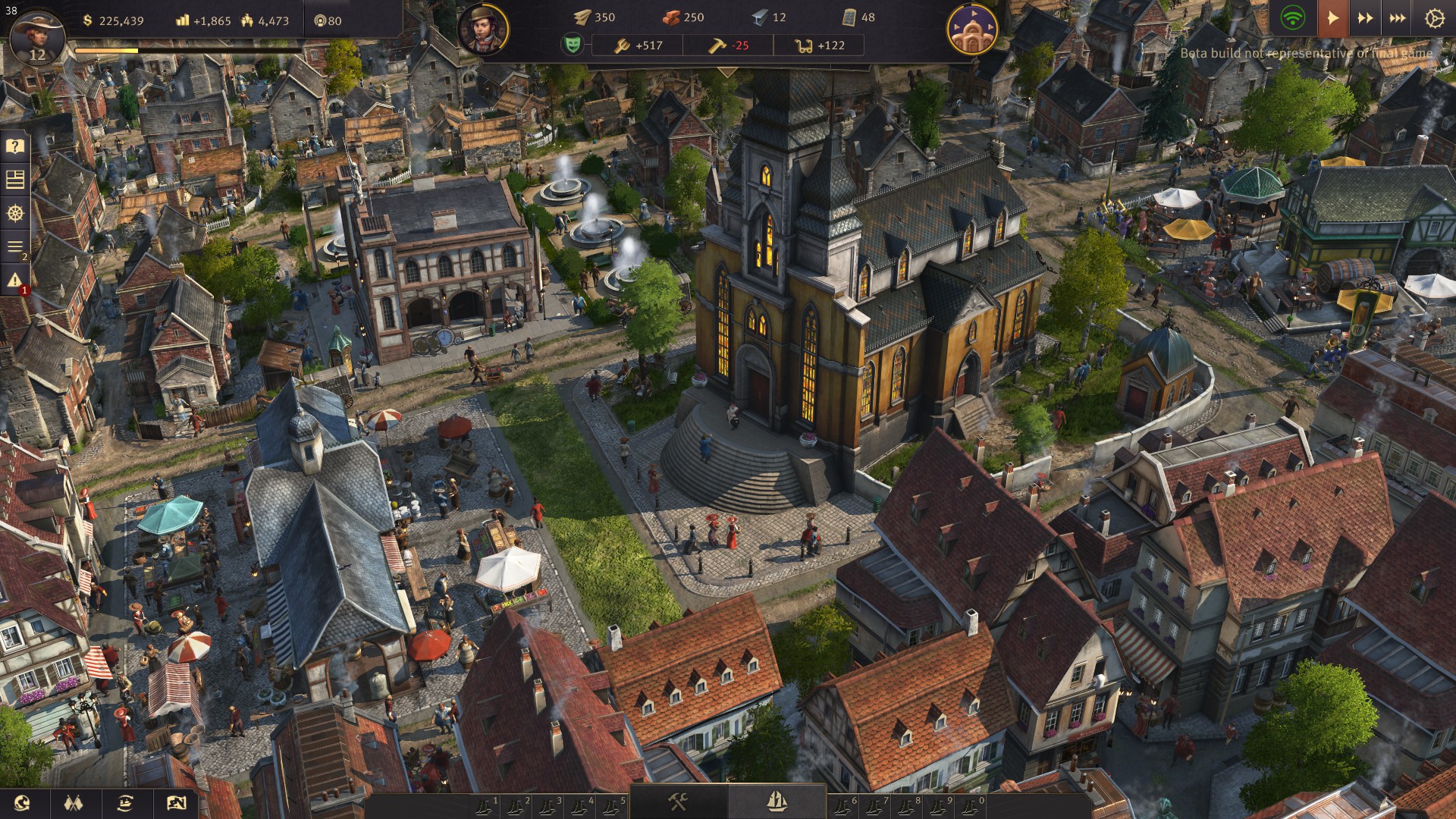Open the newspaper layout panel
The height and width of the screenshot is (819, 1456).
click(15, 180)
